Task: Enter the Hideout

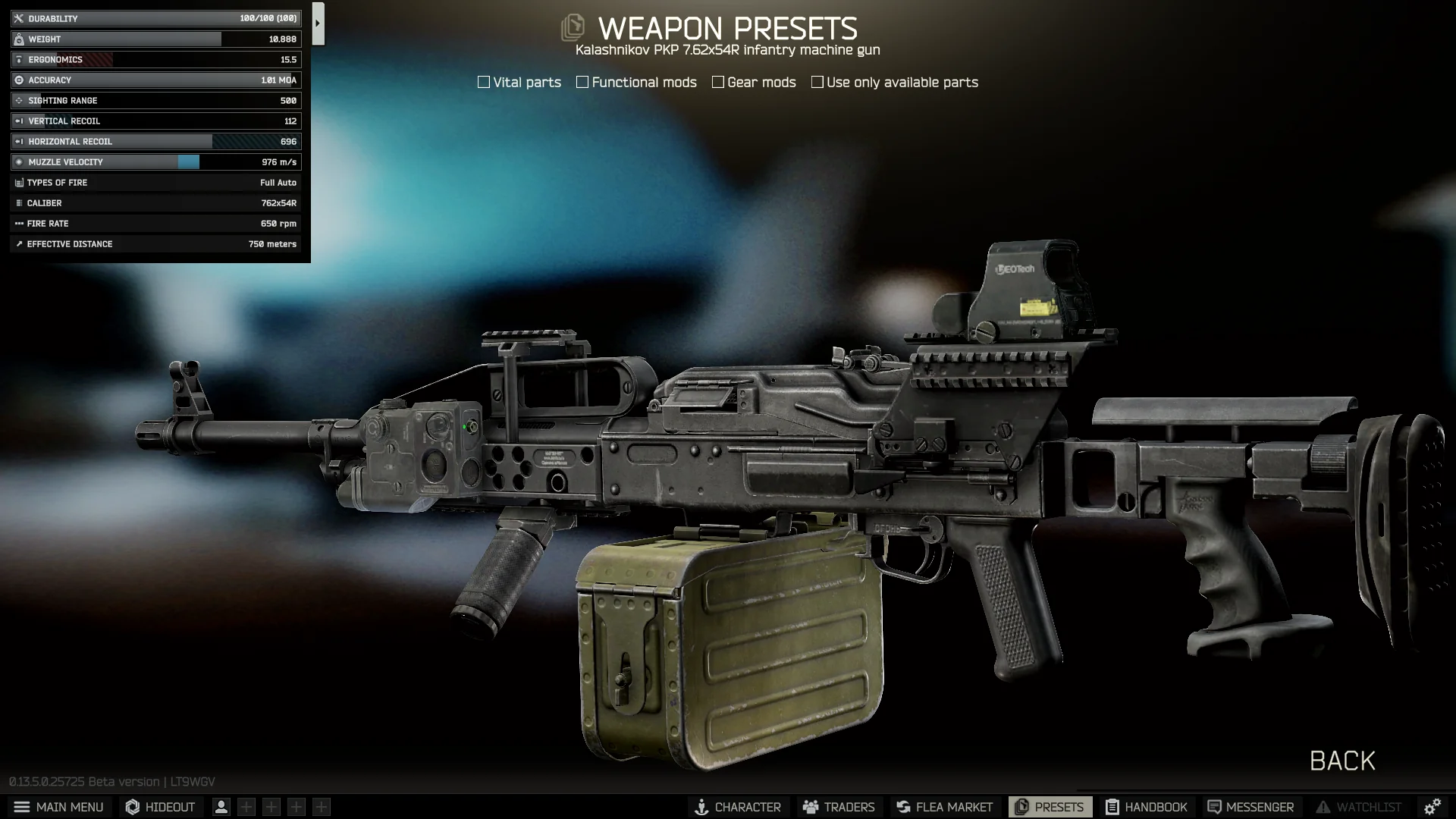Action: (160, 807)
